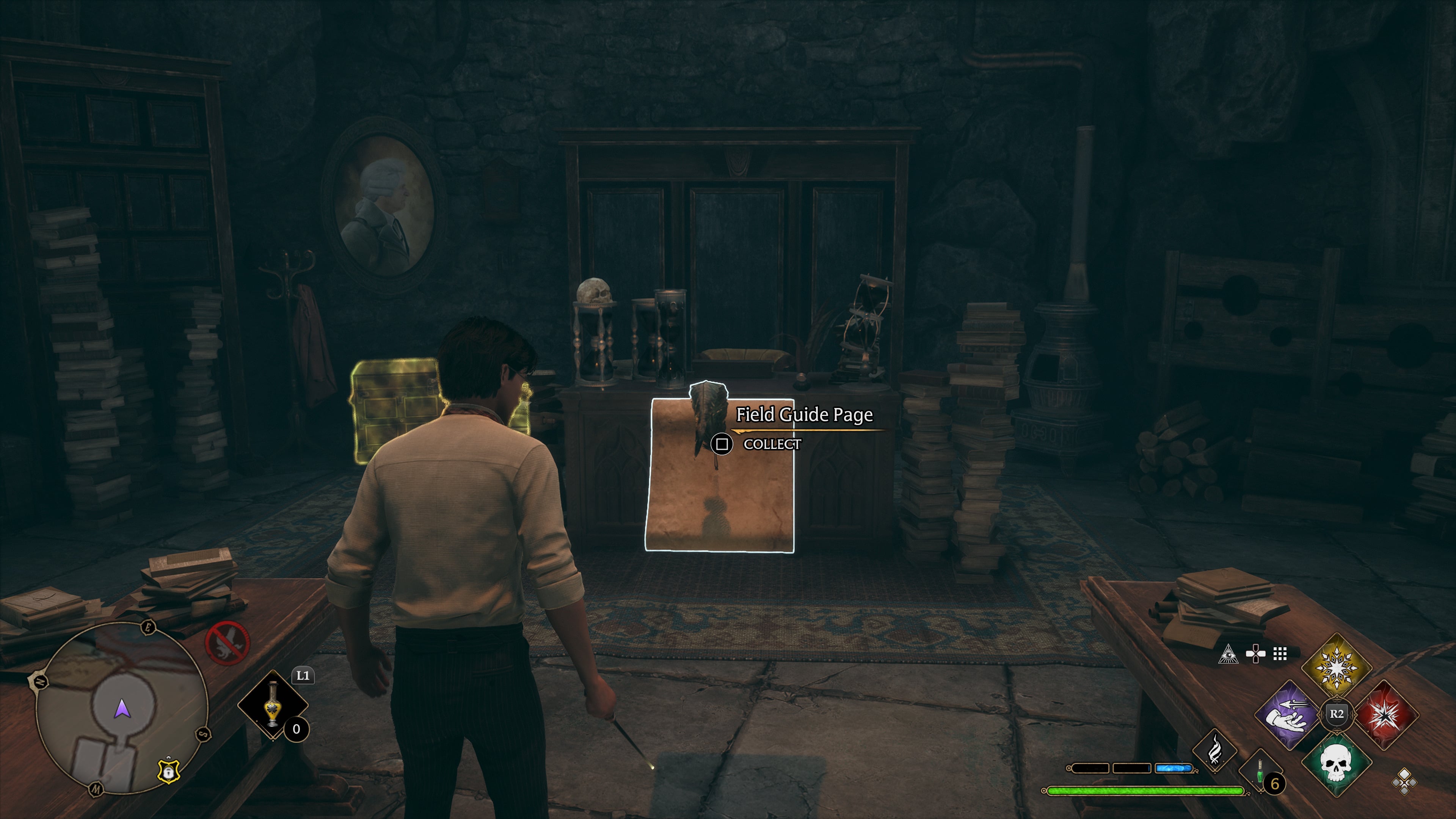The width and height of the screenshot is (1456, 819).
Task: Cast the green skull Avada Kedavra spell
Action: [x=1336, y=764]
